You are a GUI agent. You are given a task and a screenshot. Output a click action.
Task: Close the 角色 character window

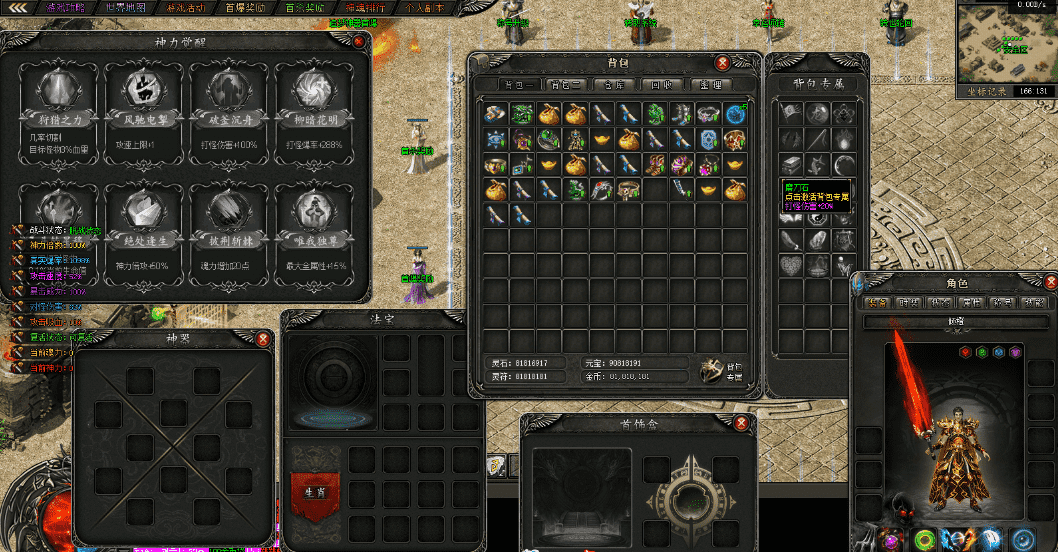[x=1051, y=282]
